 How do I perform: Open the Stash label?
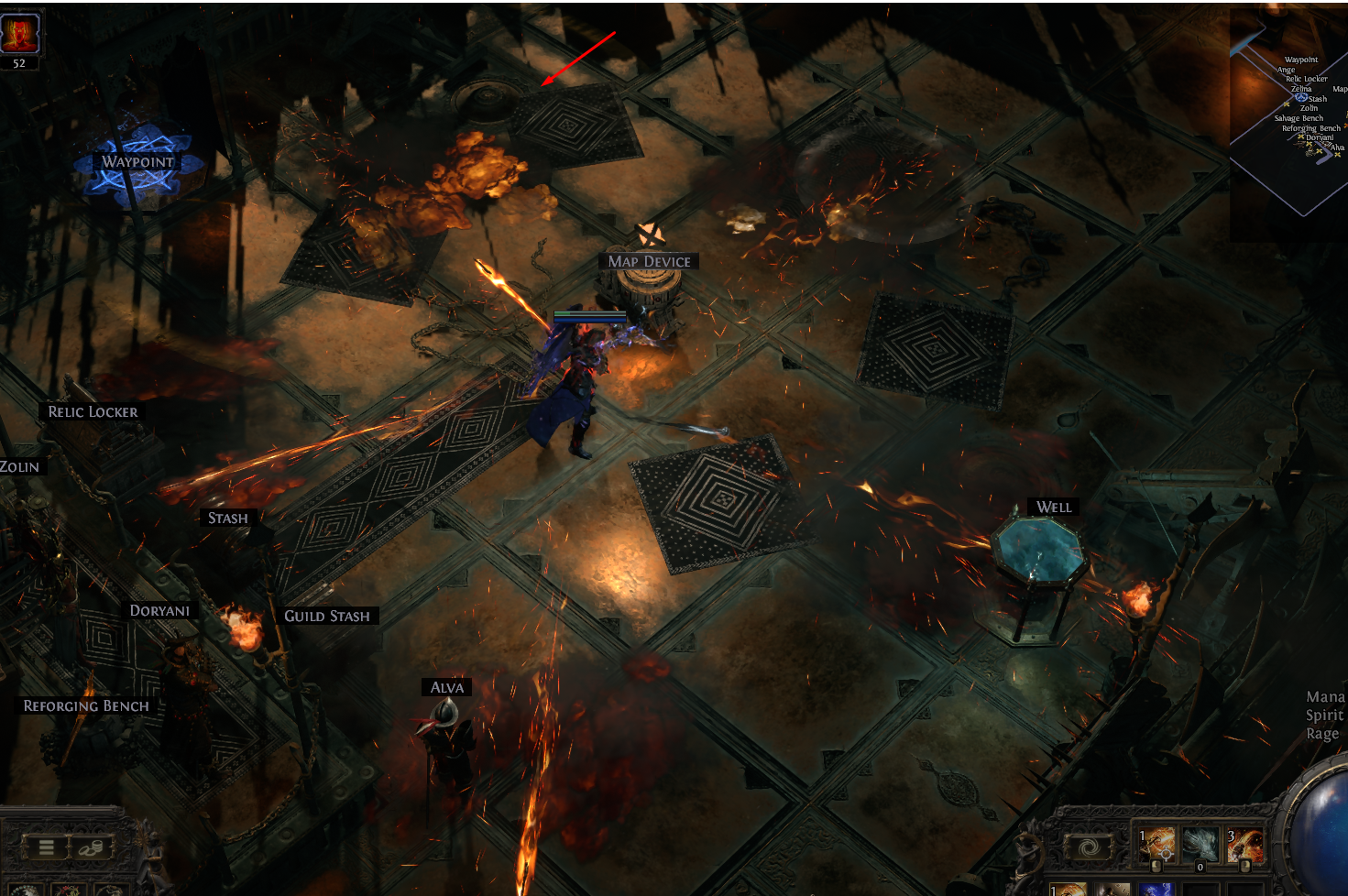(227, 519)
